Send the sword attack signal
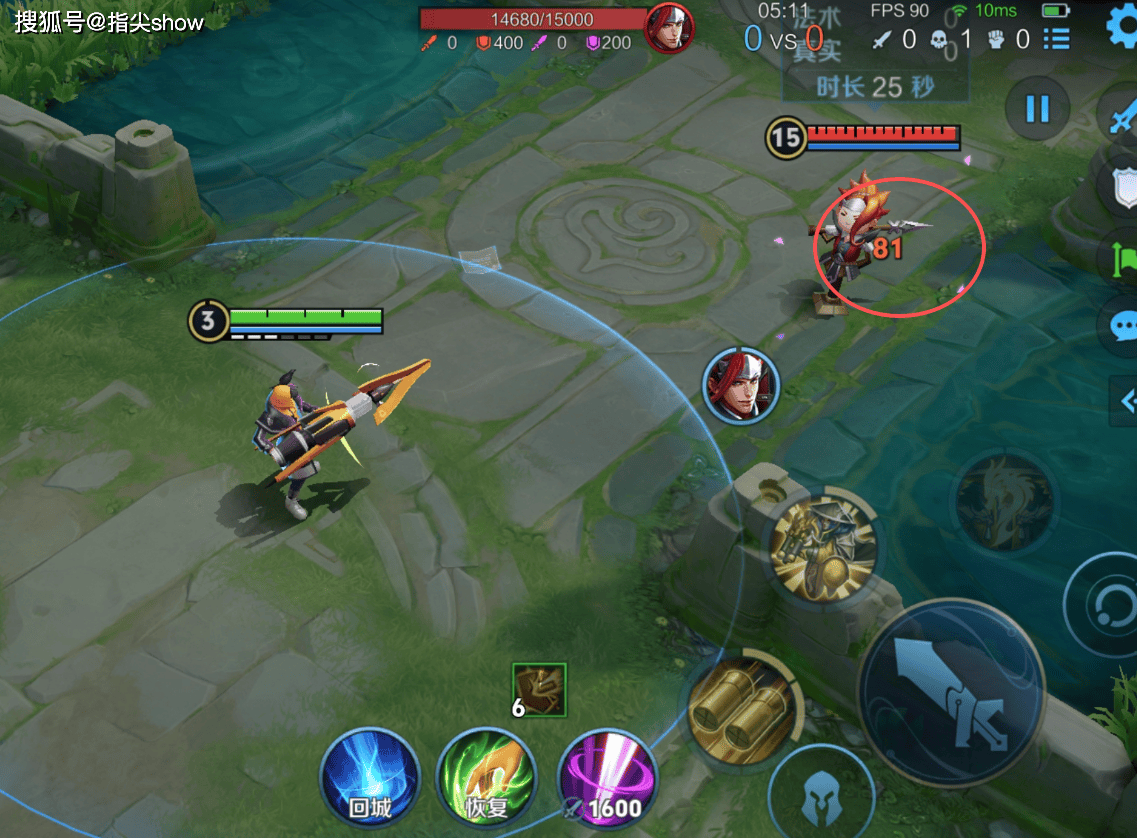1137x838 pixels. [1122, 116]
